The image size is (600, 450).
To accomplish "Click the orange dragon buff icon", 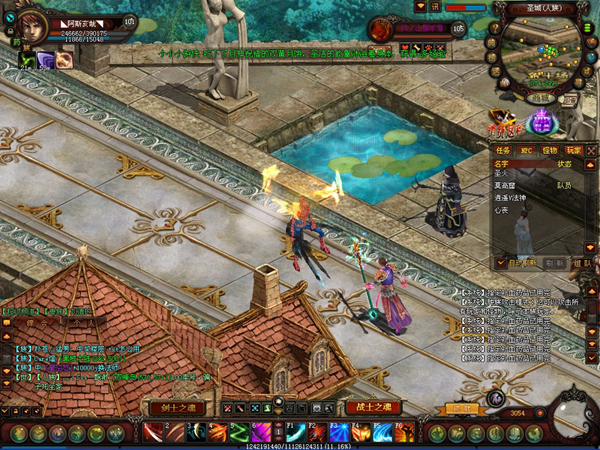I will click(x=65, y=61).
